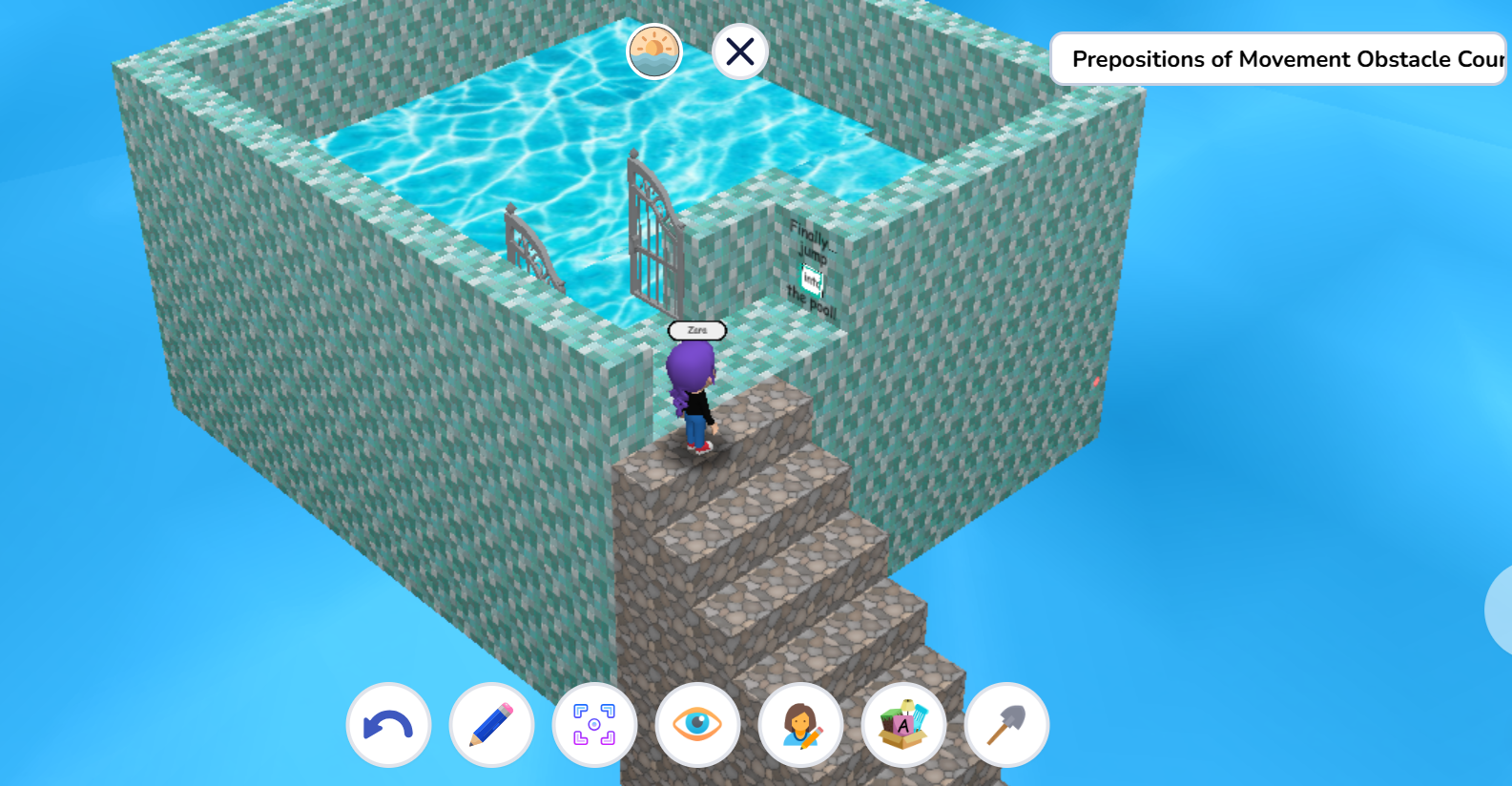Screen dimensions: 1512x786
Task: Click Zara's name tag
Action: click(696, 329)
